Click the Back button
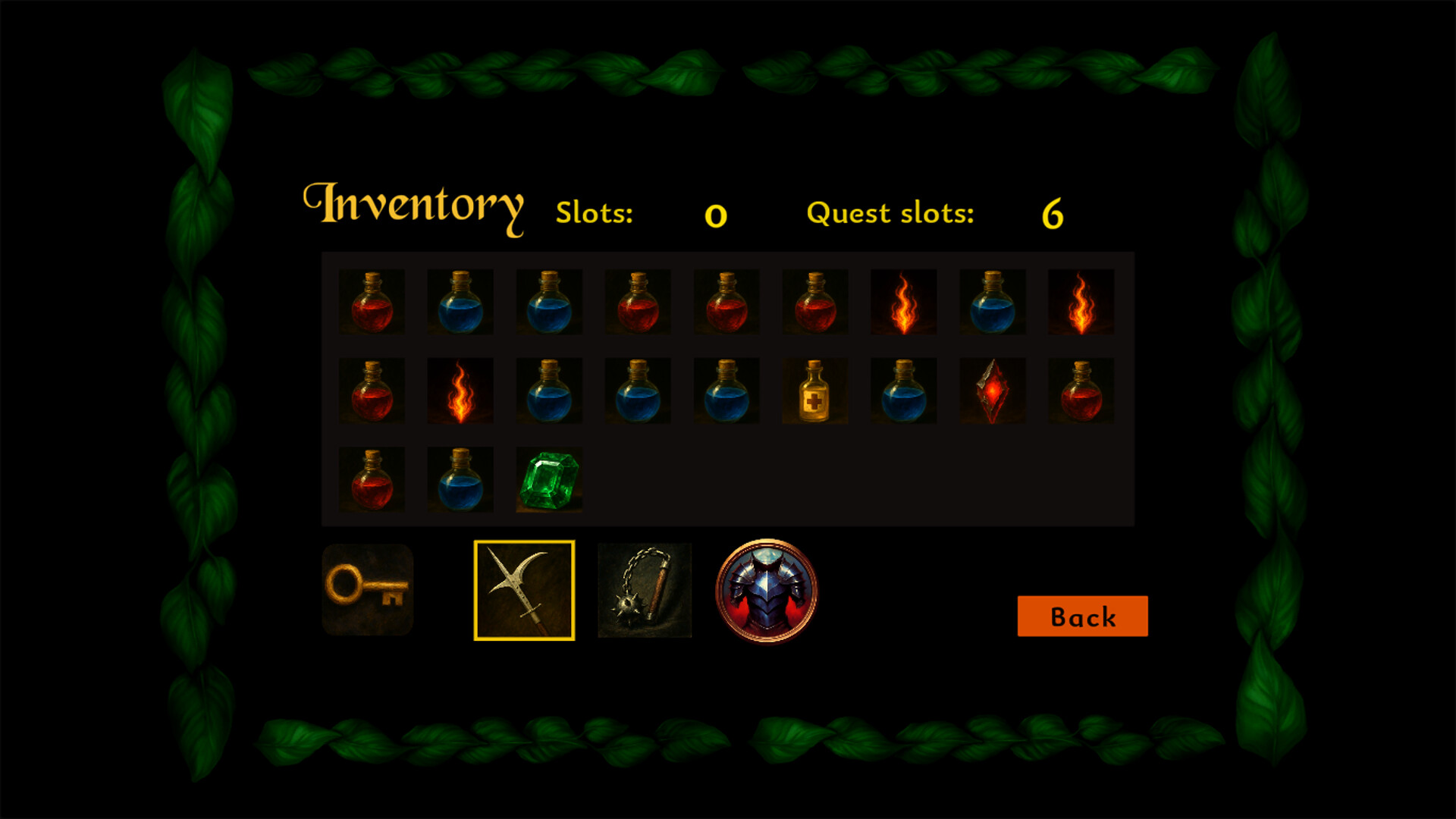The image size is (1456, 819). [1083, 617]
